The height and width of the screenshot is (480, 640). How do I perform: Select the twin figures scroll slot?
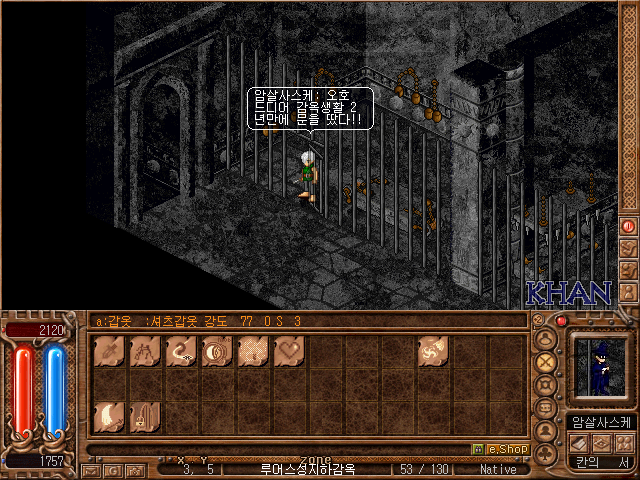pyautogui.click(x=145, y=351)
